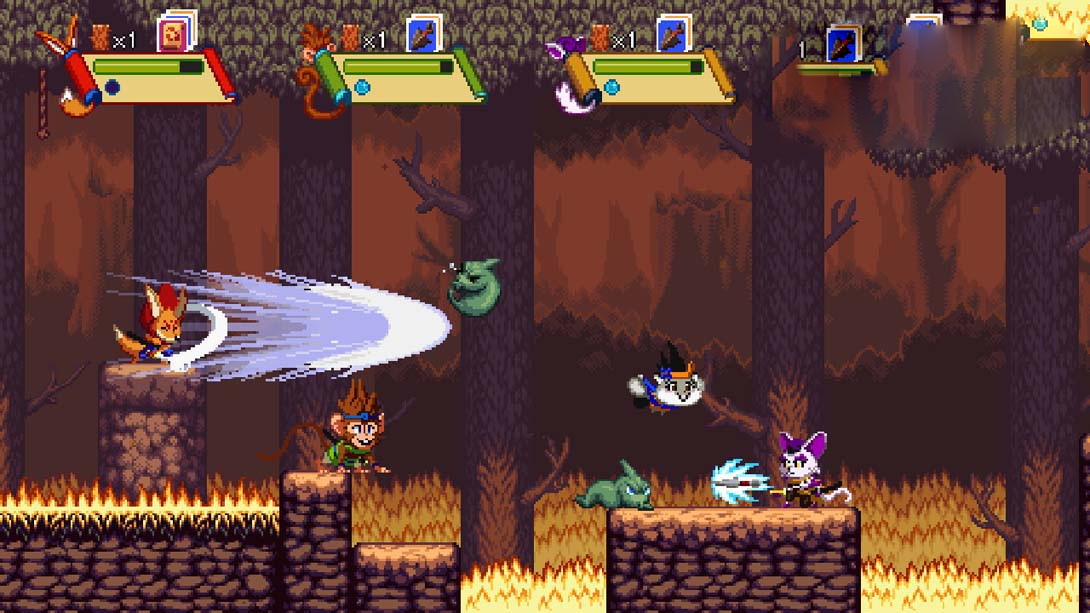The height and width of the screenshot is (613, 1090).
Task: Select the monkey player's blue weapon card
Action: (x=424, y=35)
